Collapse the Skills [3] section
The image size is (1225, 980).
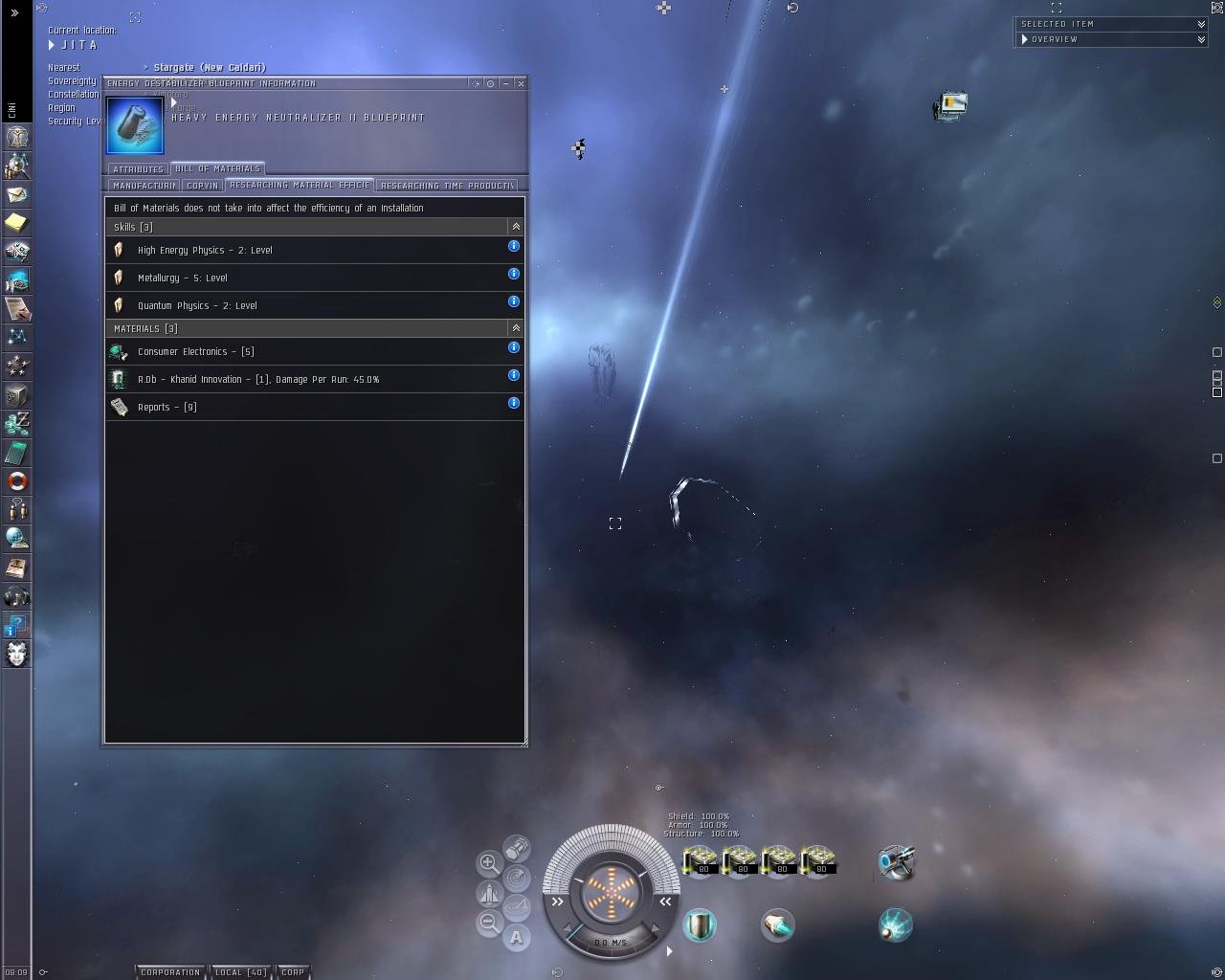point(515,227)
